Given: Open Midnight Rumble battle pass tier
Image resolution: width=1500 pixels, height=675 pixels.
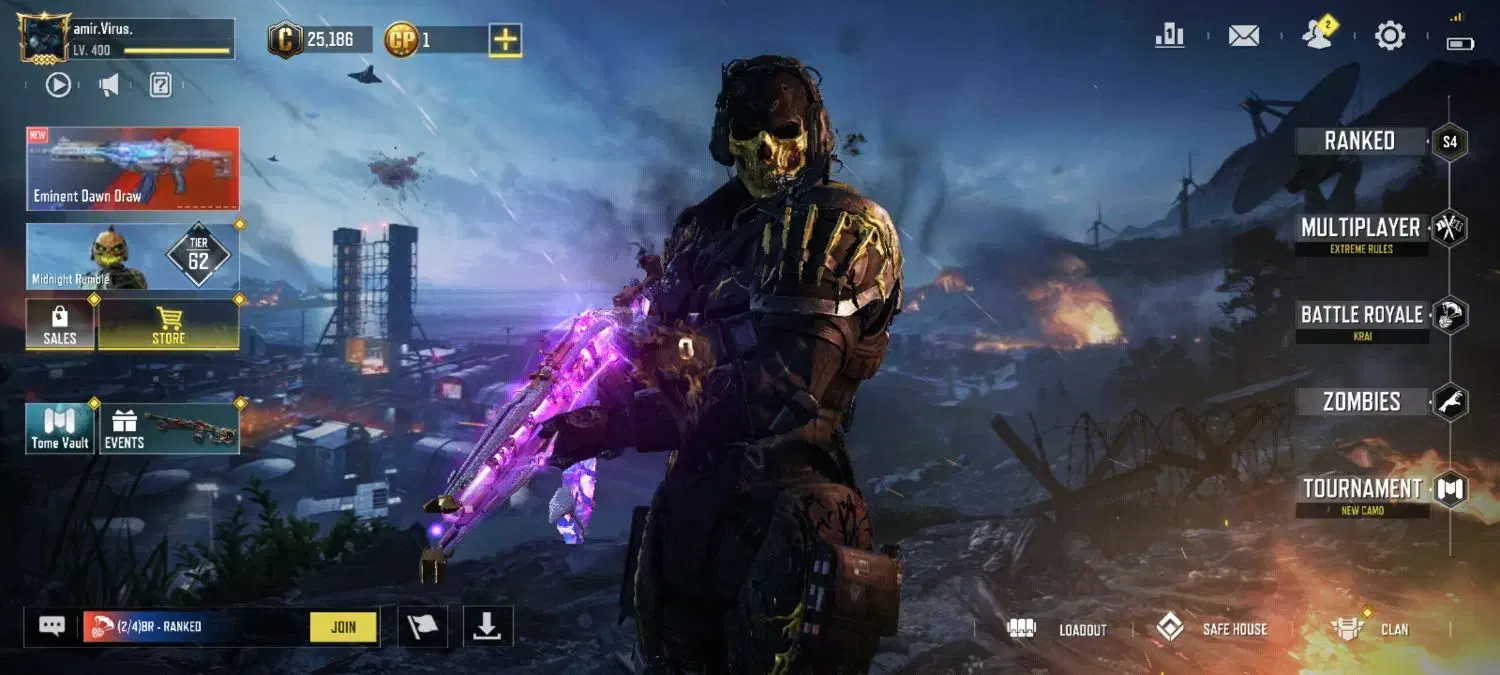Looking at the screenshot, I should click(x=133, y=257).
